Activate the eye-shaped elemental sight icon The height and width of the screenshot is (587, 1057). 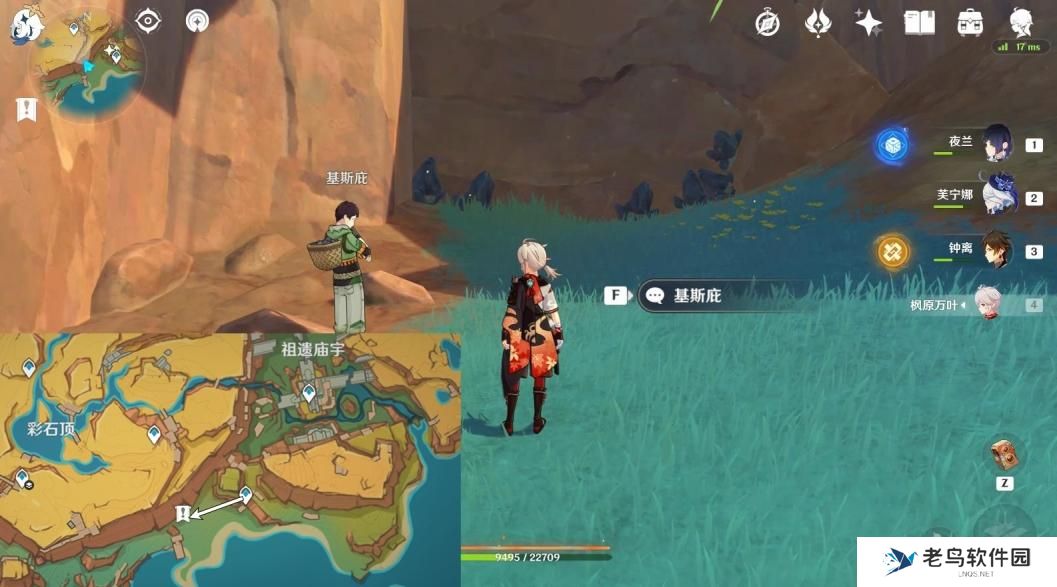[149, 21]
